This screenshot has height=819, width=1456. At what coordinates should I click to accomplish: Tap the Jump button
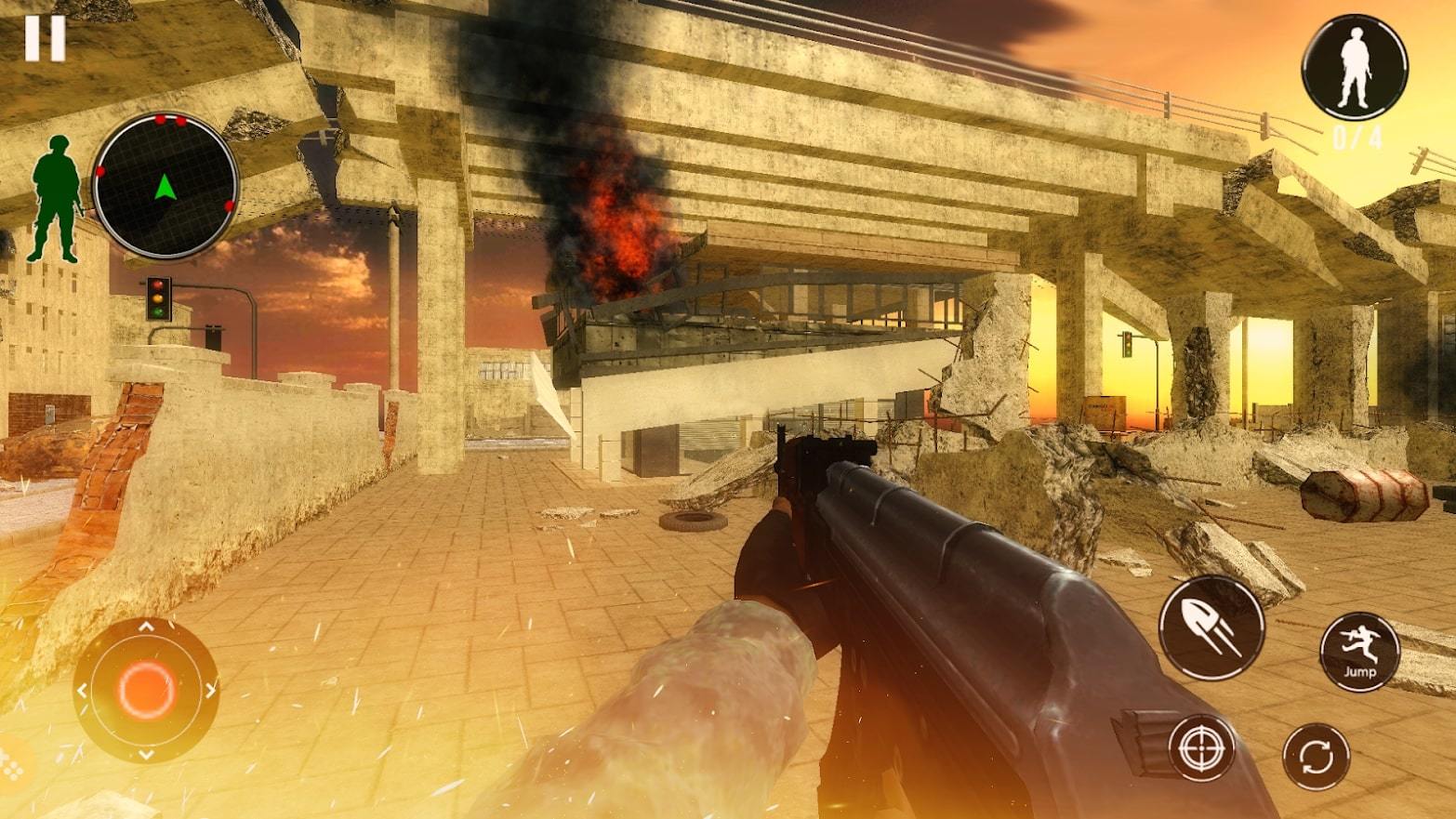[x=1359, y=651]
